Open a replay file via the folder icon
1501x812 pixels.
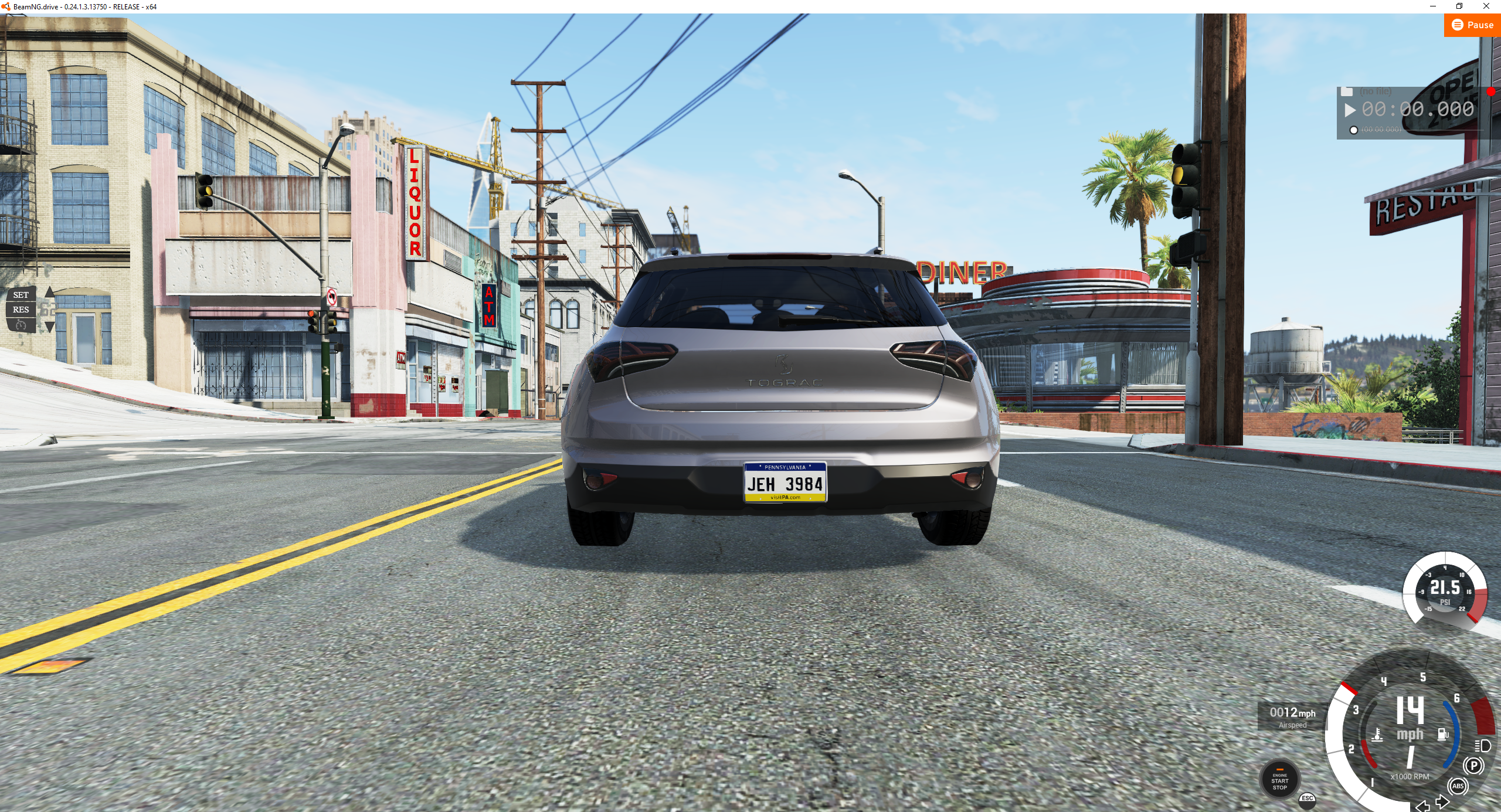tap(1346, 93)
